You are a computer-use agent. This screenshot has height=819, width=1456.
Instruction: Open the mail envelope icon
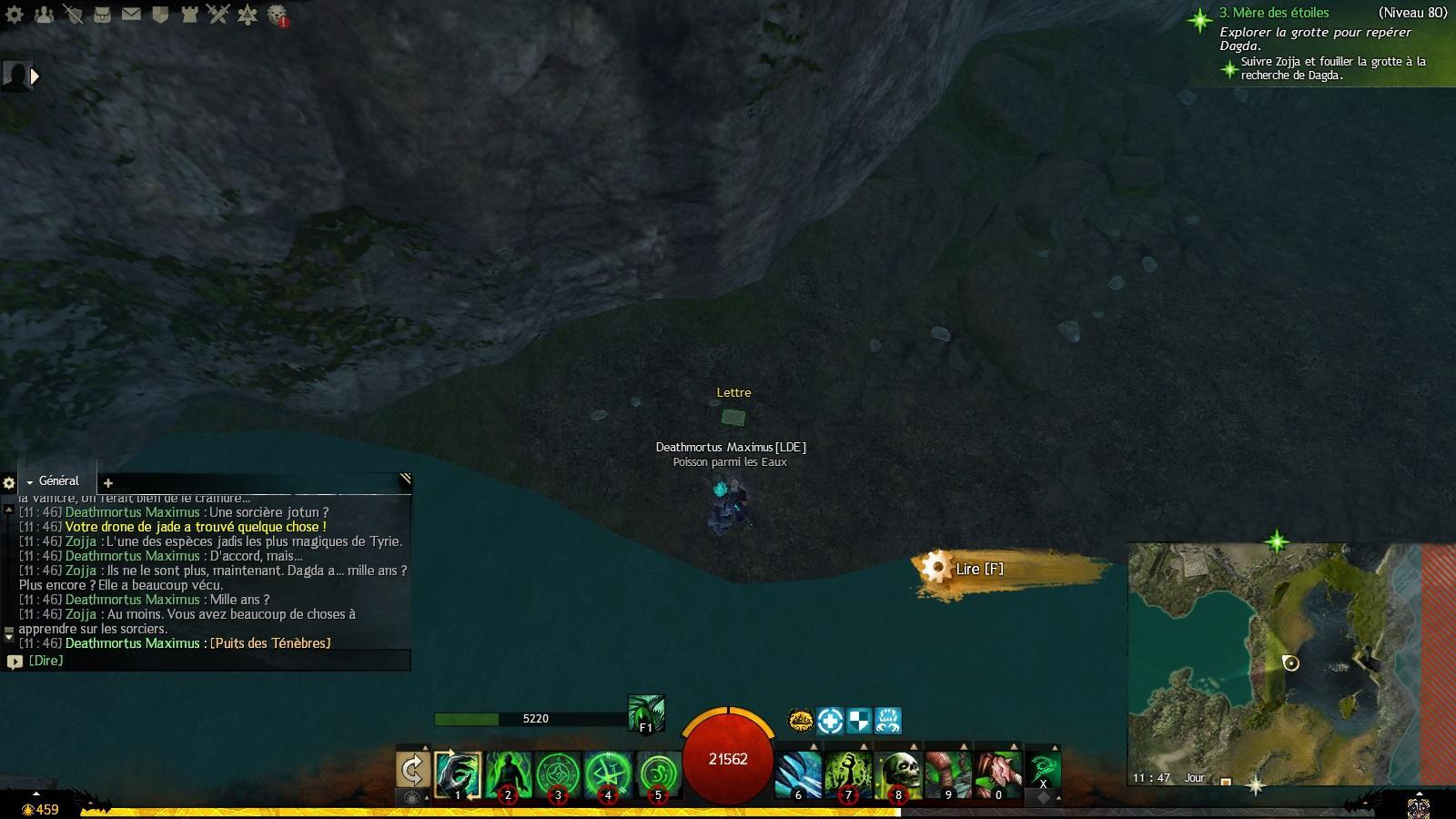click(x=131, y=15)
